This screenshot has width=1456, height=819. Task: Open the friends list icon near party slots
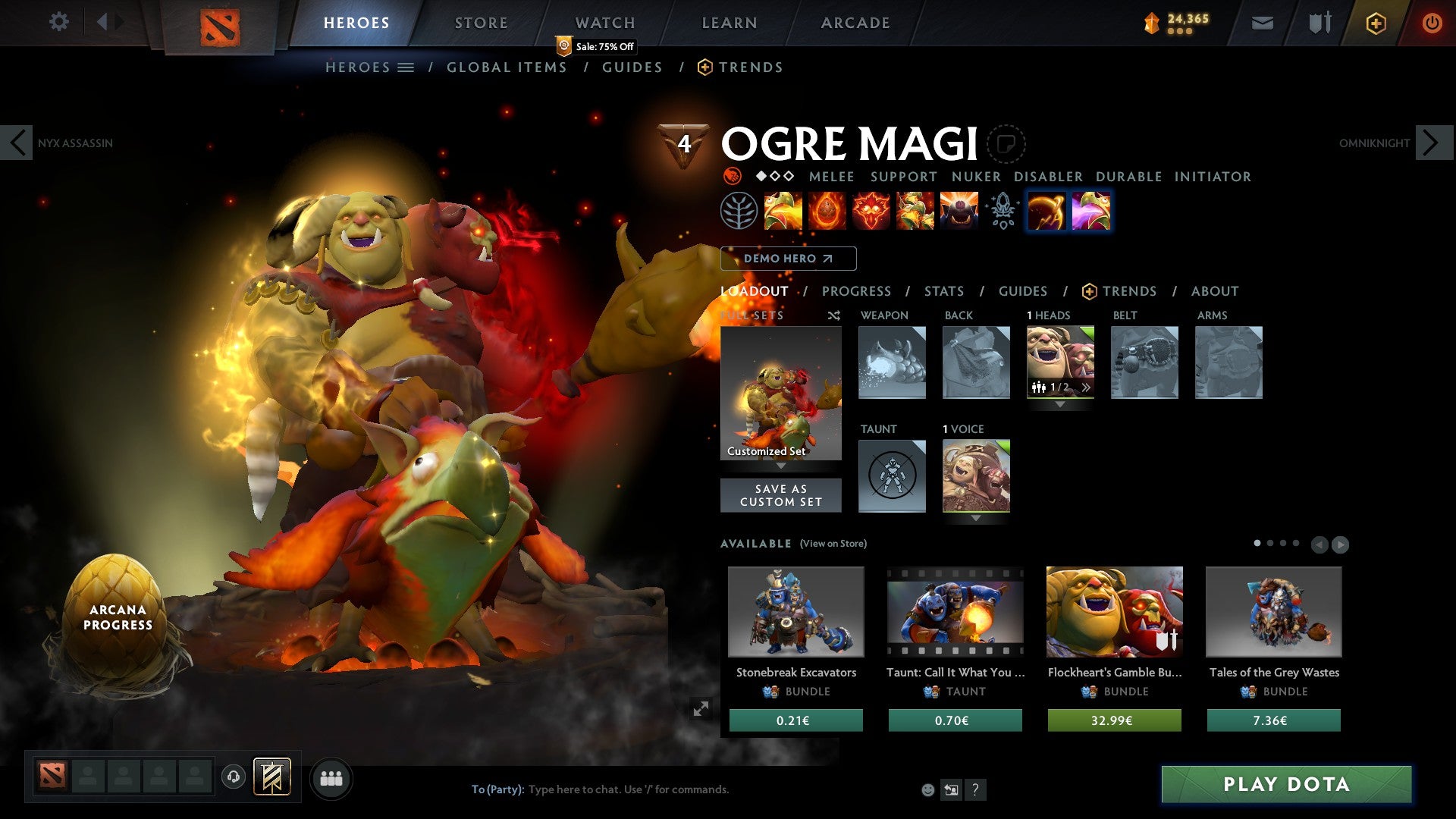(331, 777)
